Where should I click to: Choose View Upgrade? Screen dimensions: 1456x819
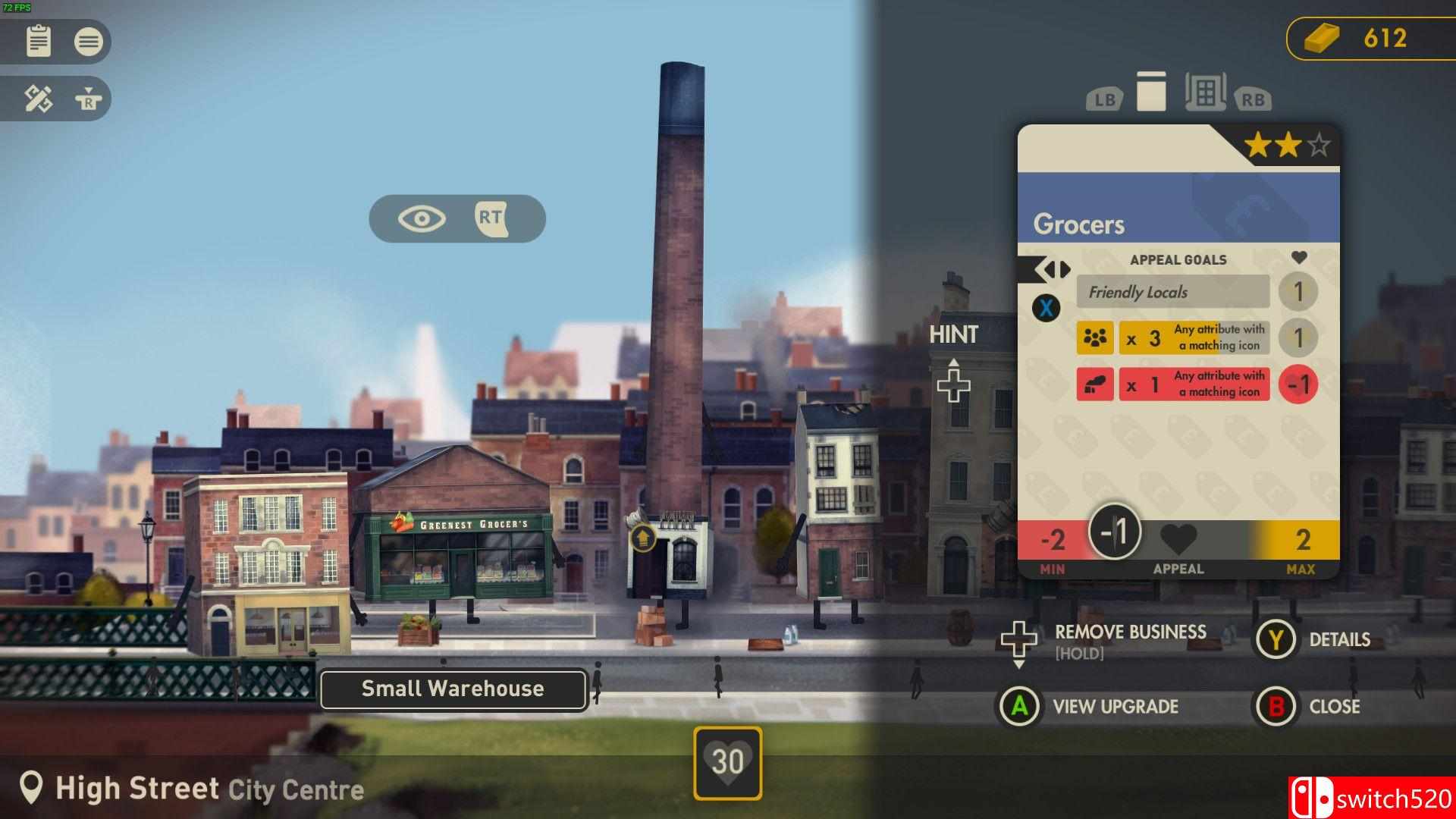pyautogui.click(x=1115, y=707)
